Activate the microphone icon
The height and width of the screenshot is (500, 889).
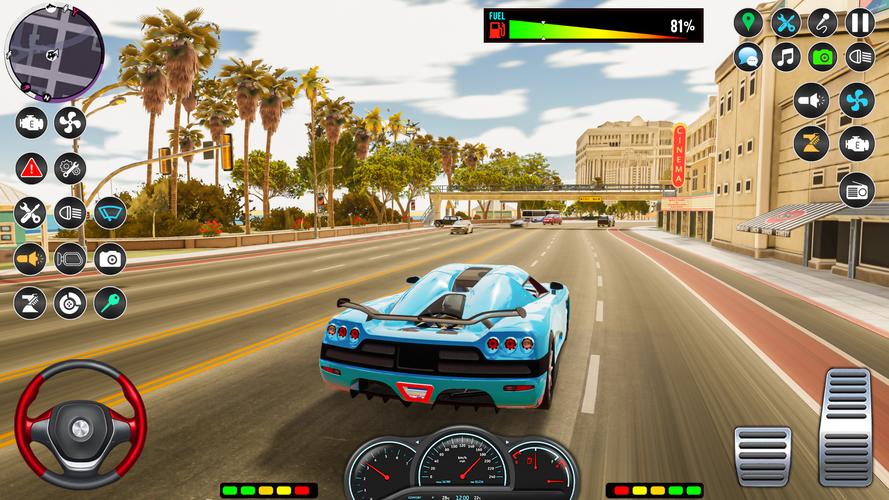click(822, 22)
